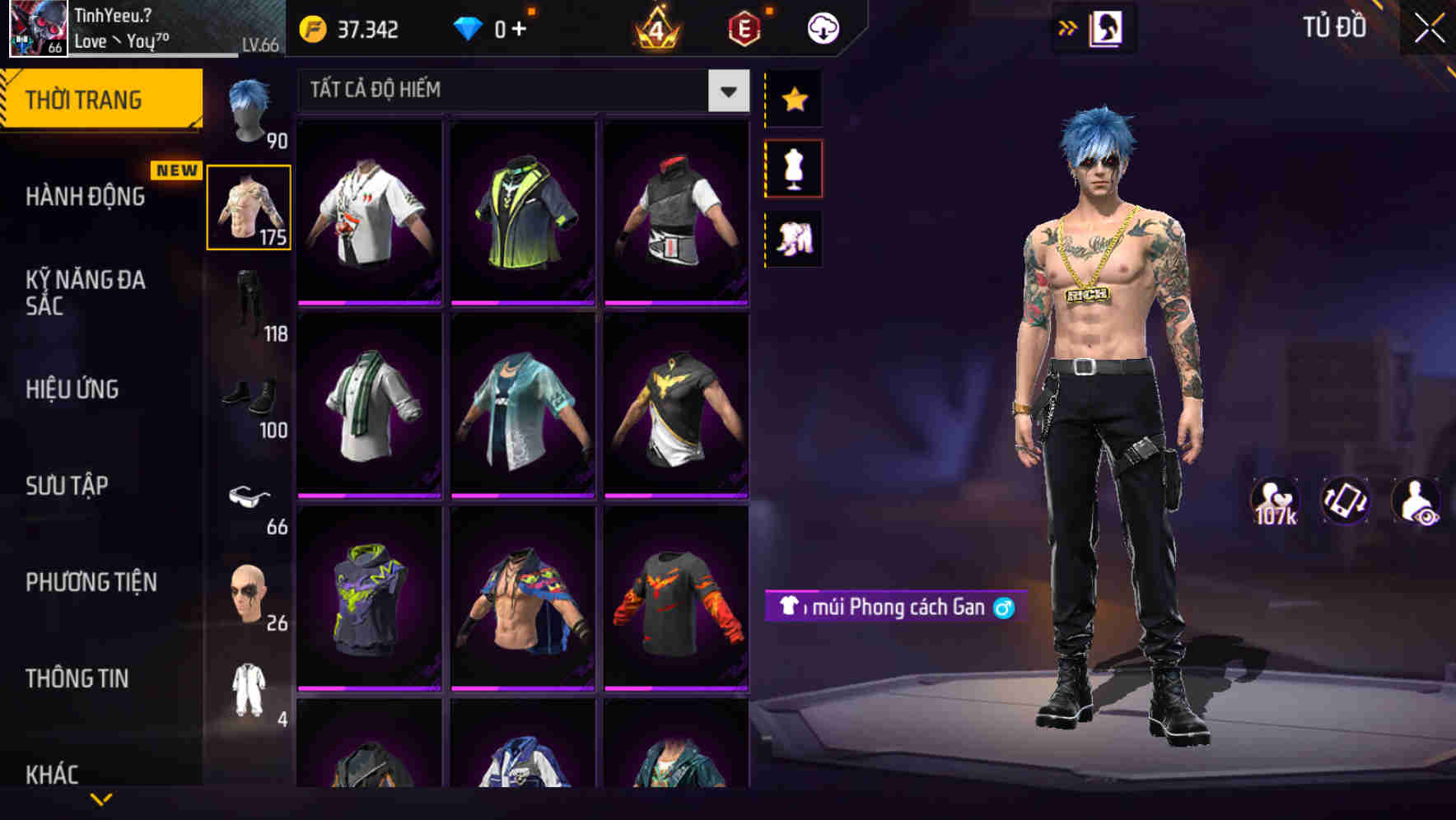Screen dimensions: 1456x820
Task: Click the cloud download icon
Action: coord(822,27)
